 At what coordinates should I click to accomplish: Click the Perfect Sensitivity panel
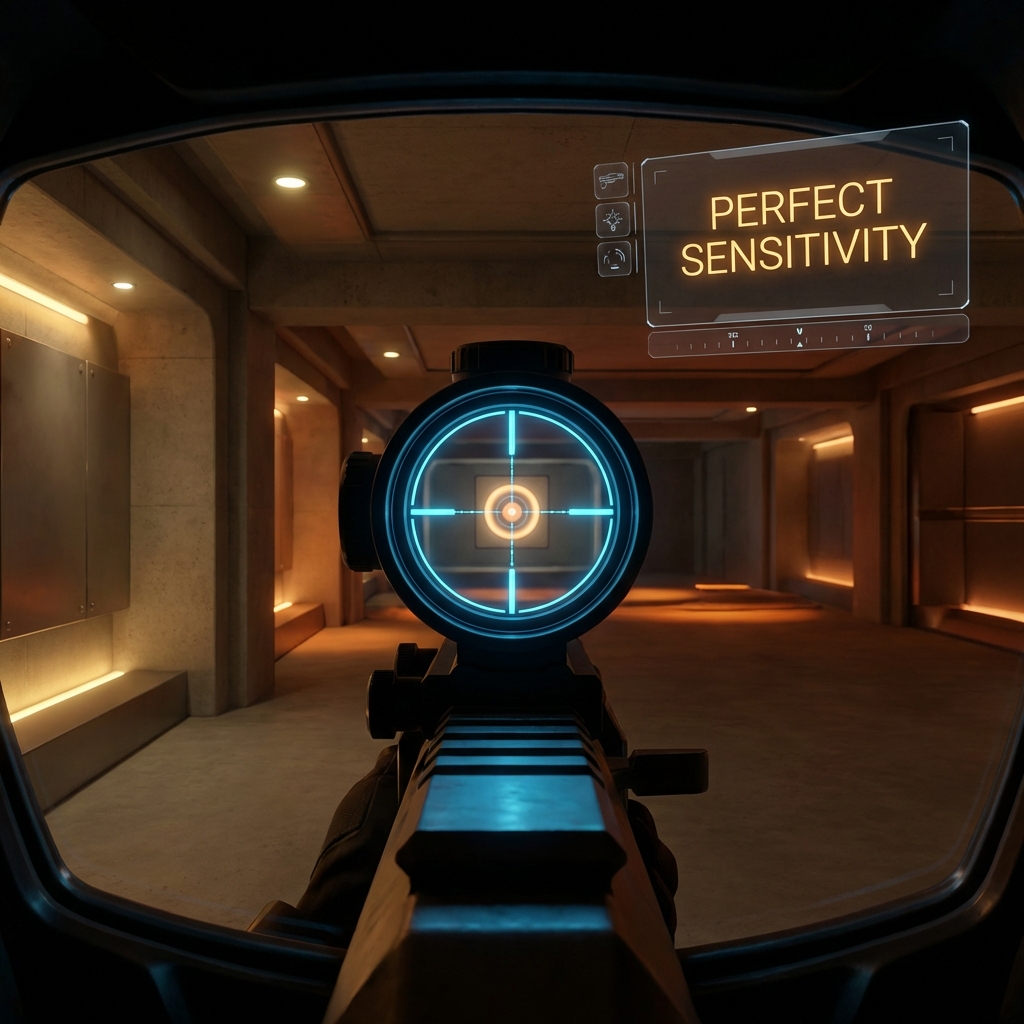pyautogui.click(x=805, y=225)
